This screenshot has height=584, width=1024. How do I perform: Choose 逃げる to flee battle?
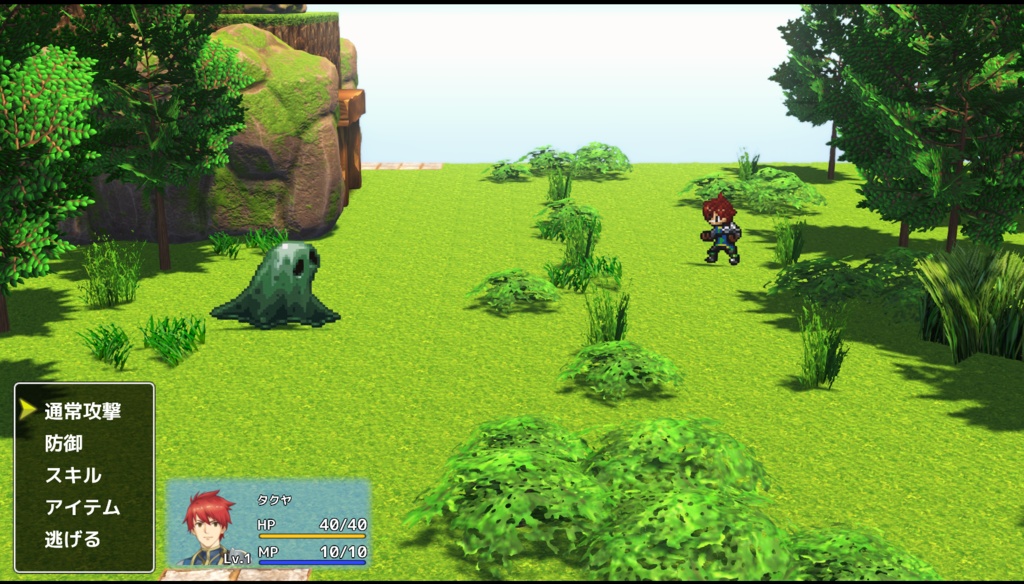pyautogui.click(x=73, y=539)
